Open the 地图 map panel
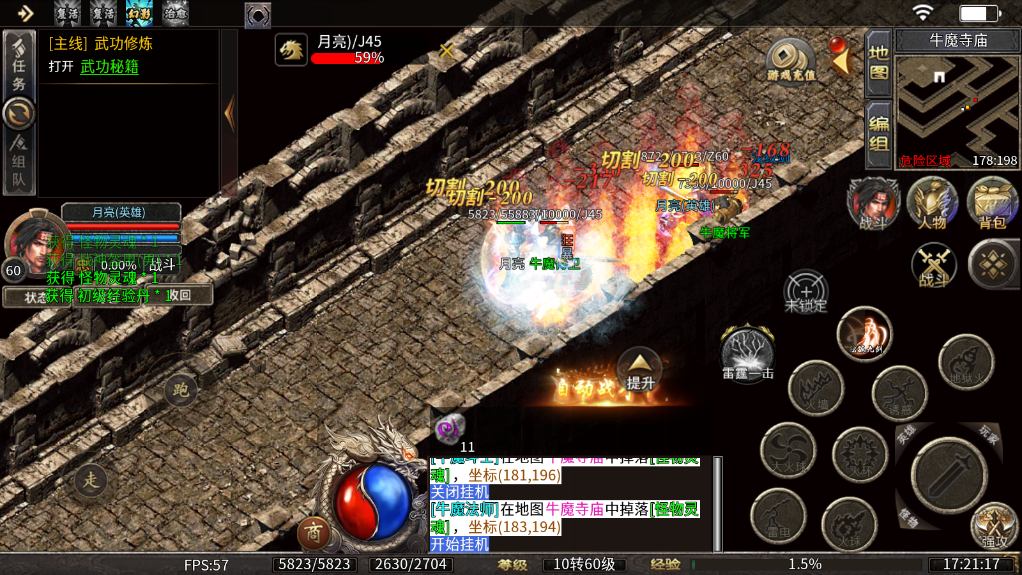 (878, 63)
